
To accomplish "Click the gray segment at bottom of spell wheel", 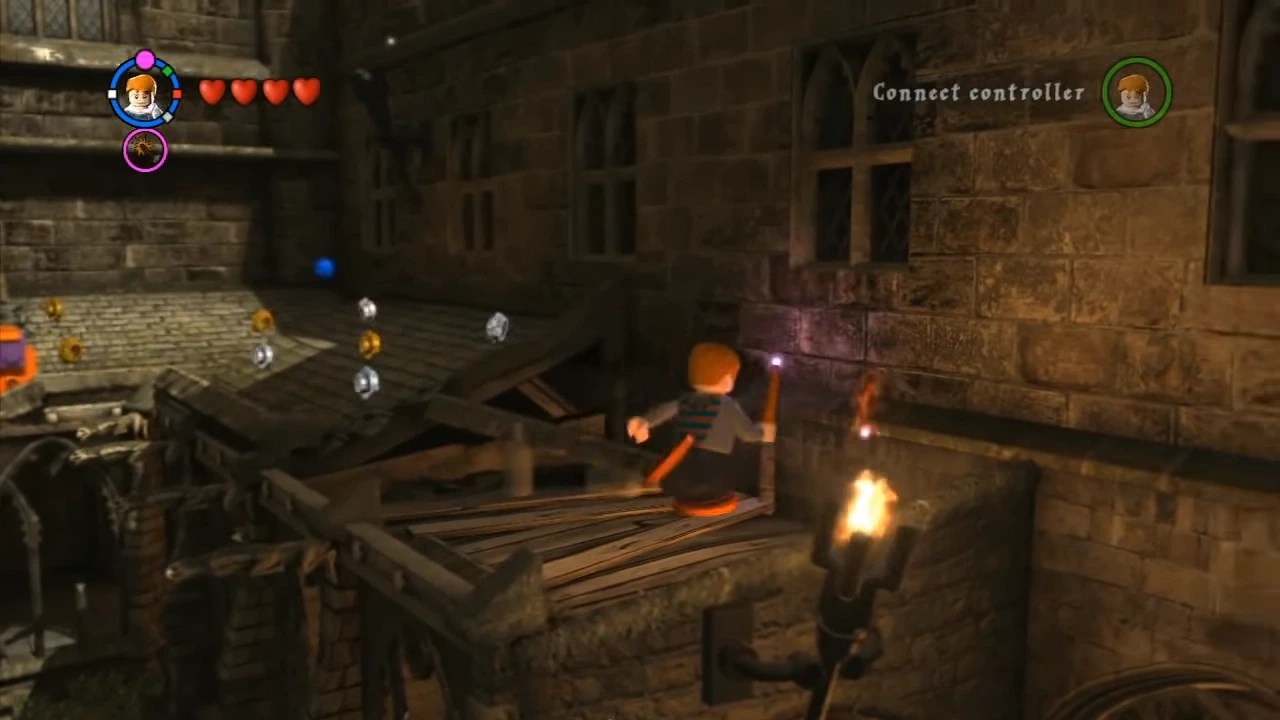I will click(x=167, y=116).
